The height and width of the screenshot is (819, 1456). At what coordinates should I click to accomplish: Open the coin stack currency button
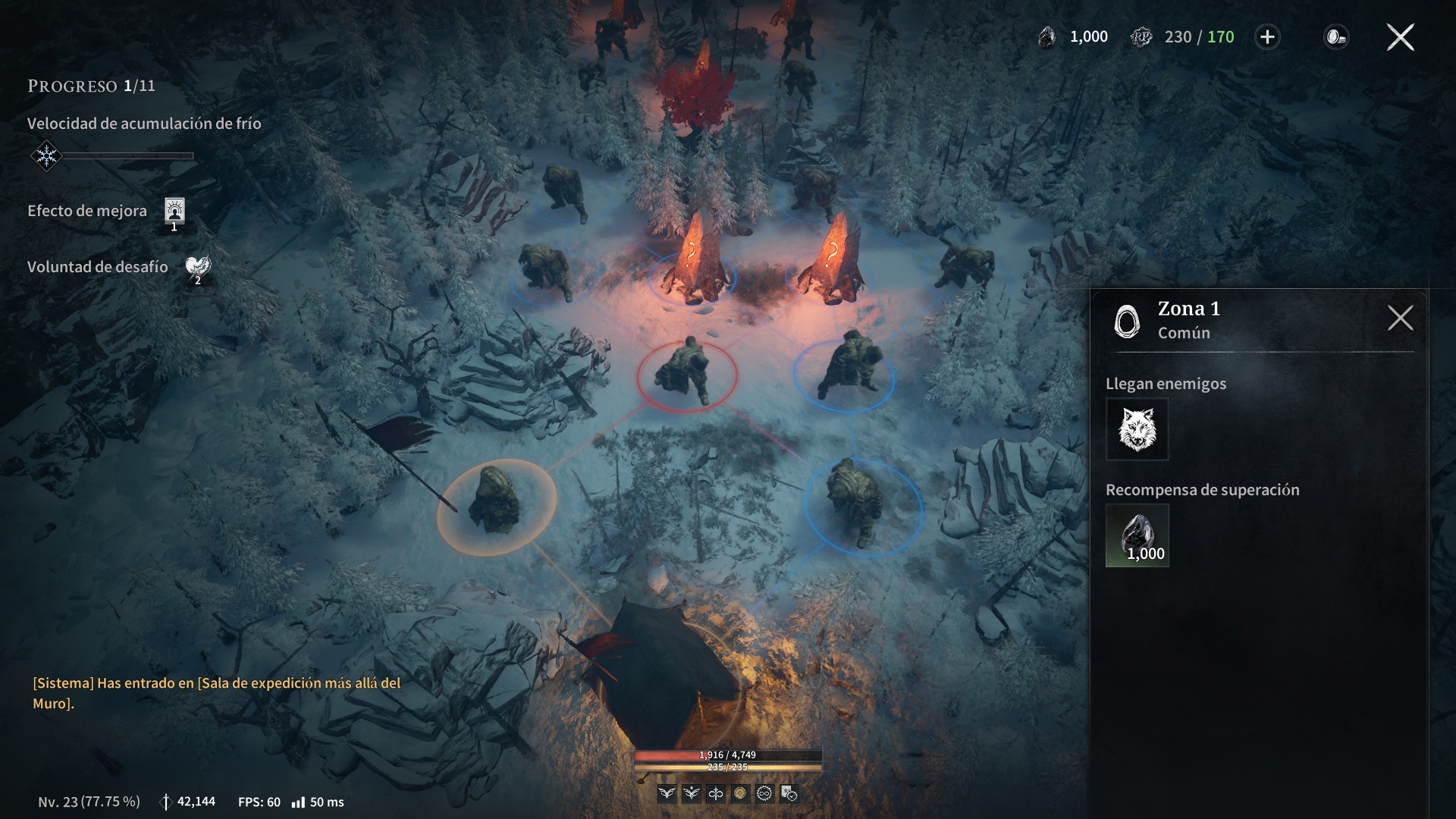click(x=1335, y=37)
